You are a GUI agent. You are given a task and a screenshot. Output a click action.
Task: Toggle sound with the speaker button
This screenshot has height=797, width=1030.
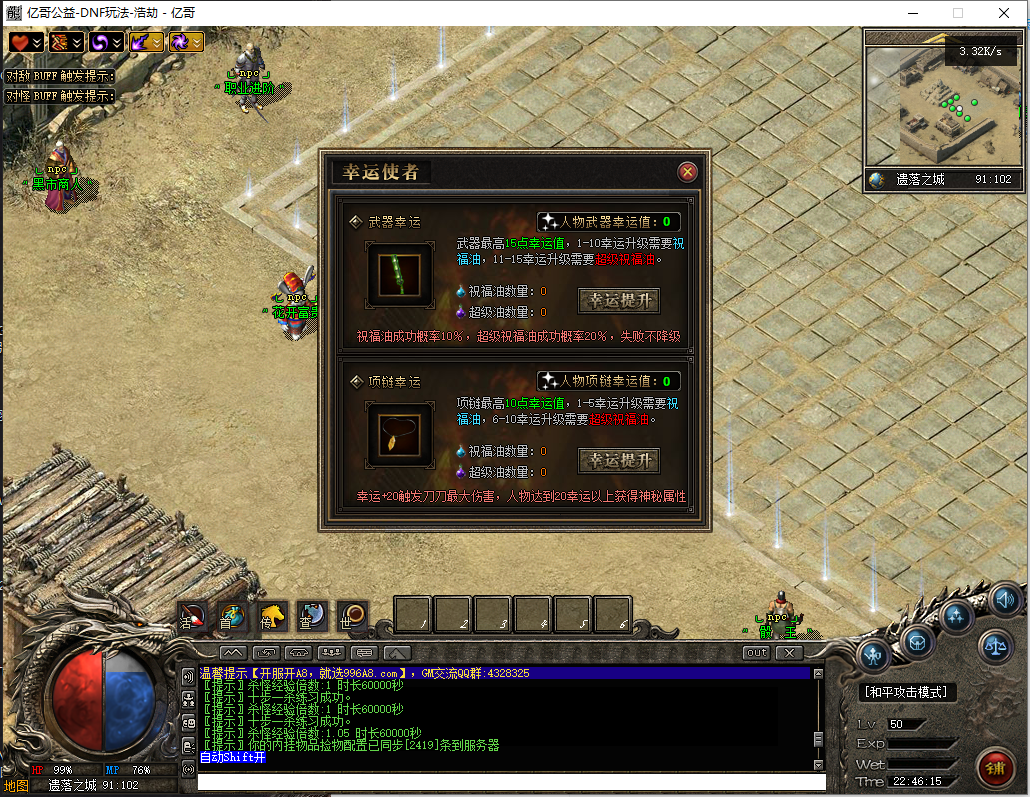(x=1005, y=599)
